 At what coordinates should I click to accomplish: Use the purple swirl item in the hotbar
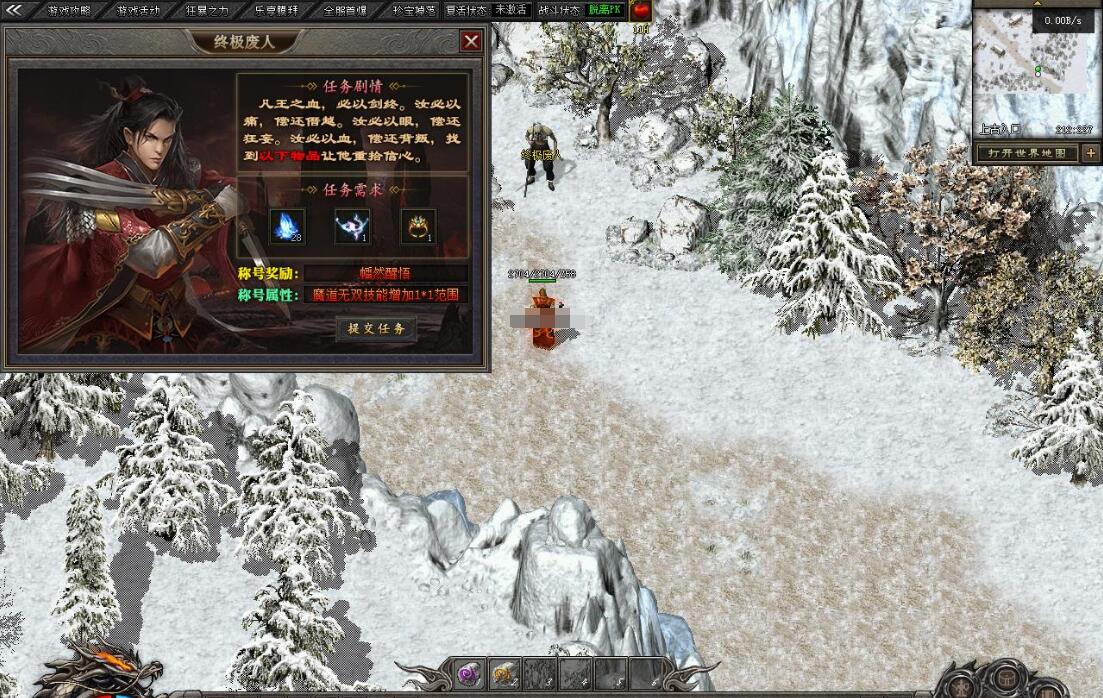coord(470,673)
